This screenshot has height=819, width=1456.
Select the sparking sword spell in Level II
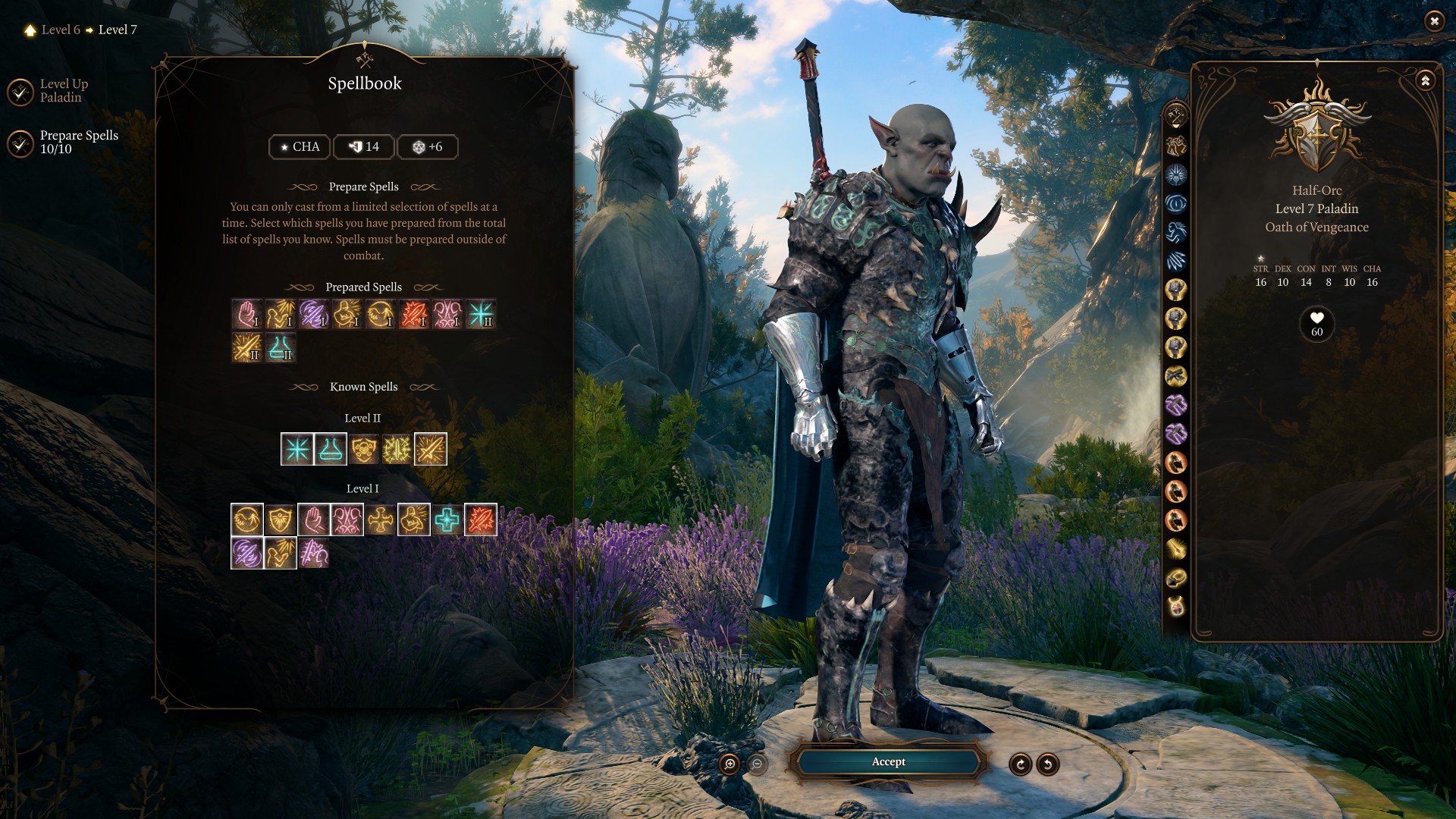point(397,450)
